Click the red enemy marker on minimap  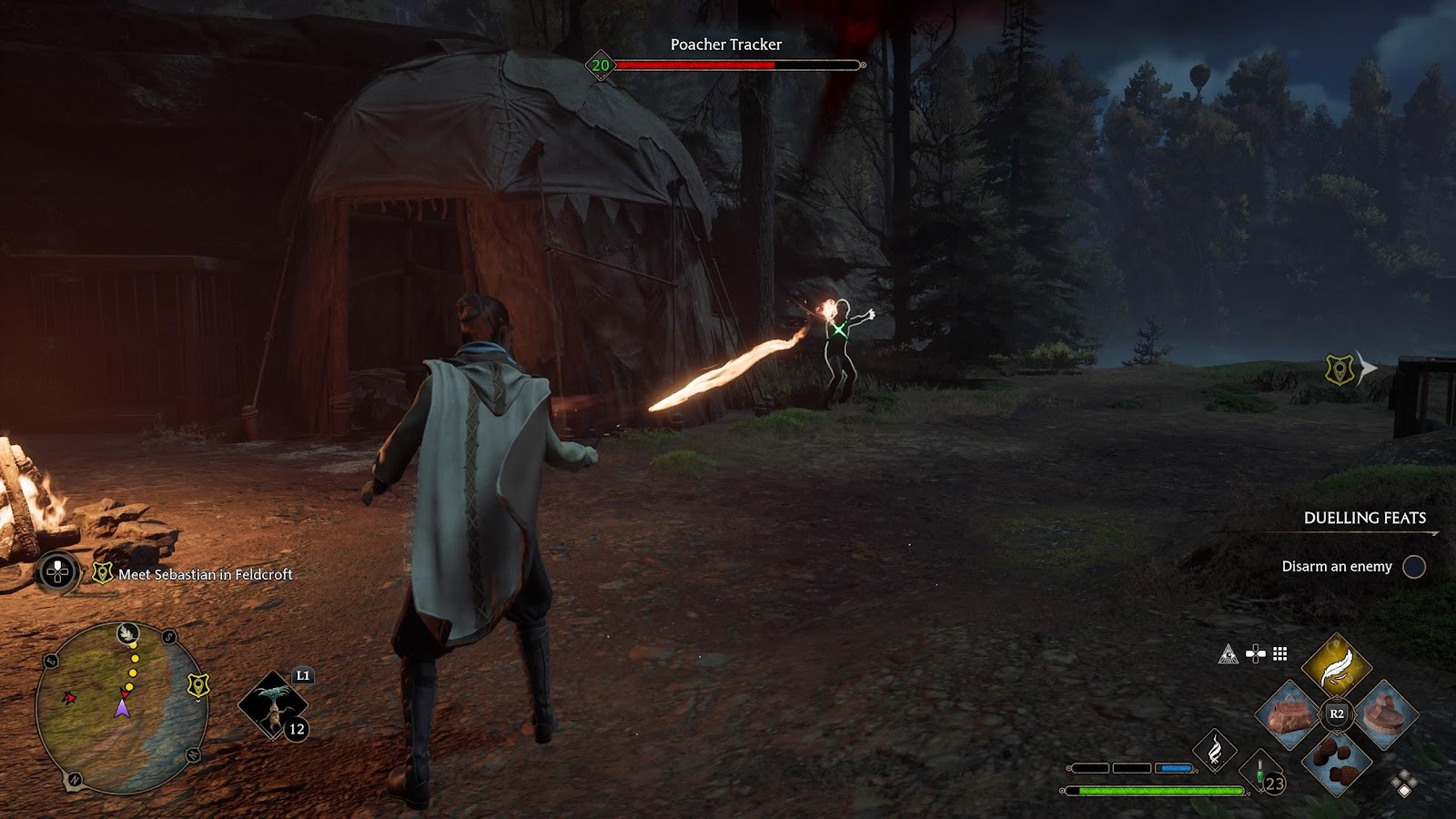[x=68, y=698]
